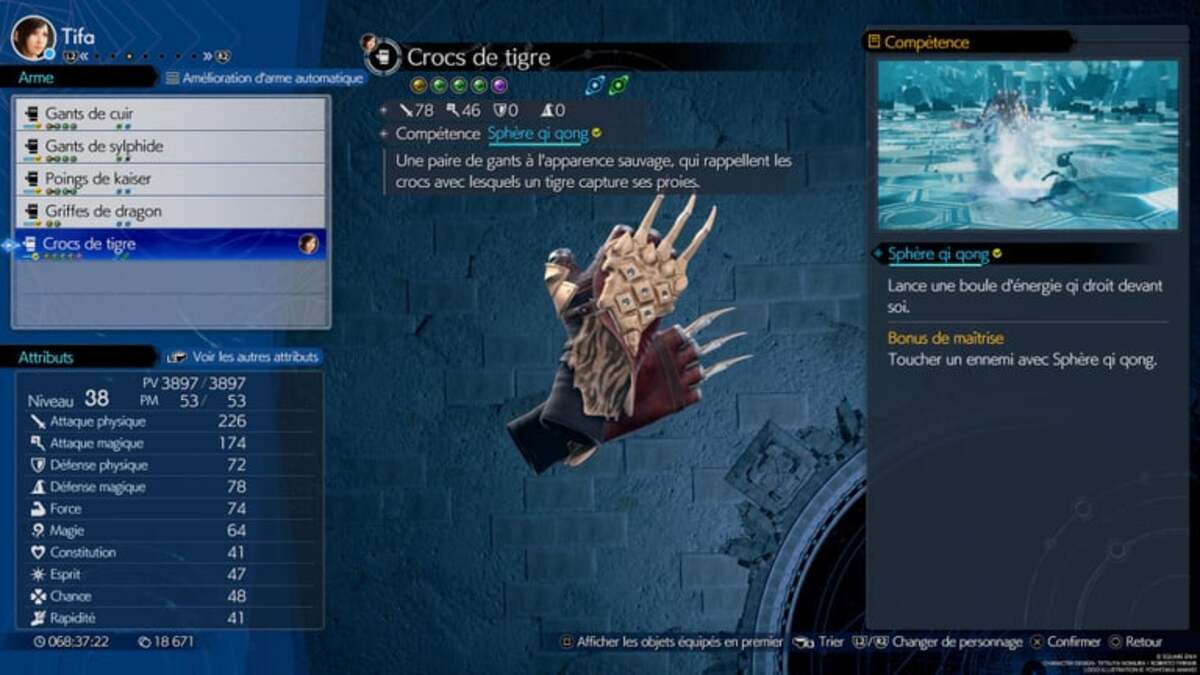Select the Sphère qi qong skill header
The width and height of the screenshot is (1200, 675).
click(939, 254)
